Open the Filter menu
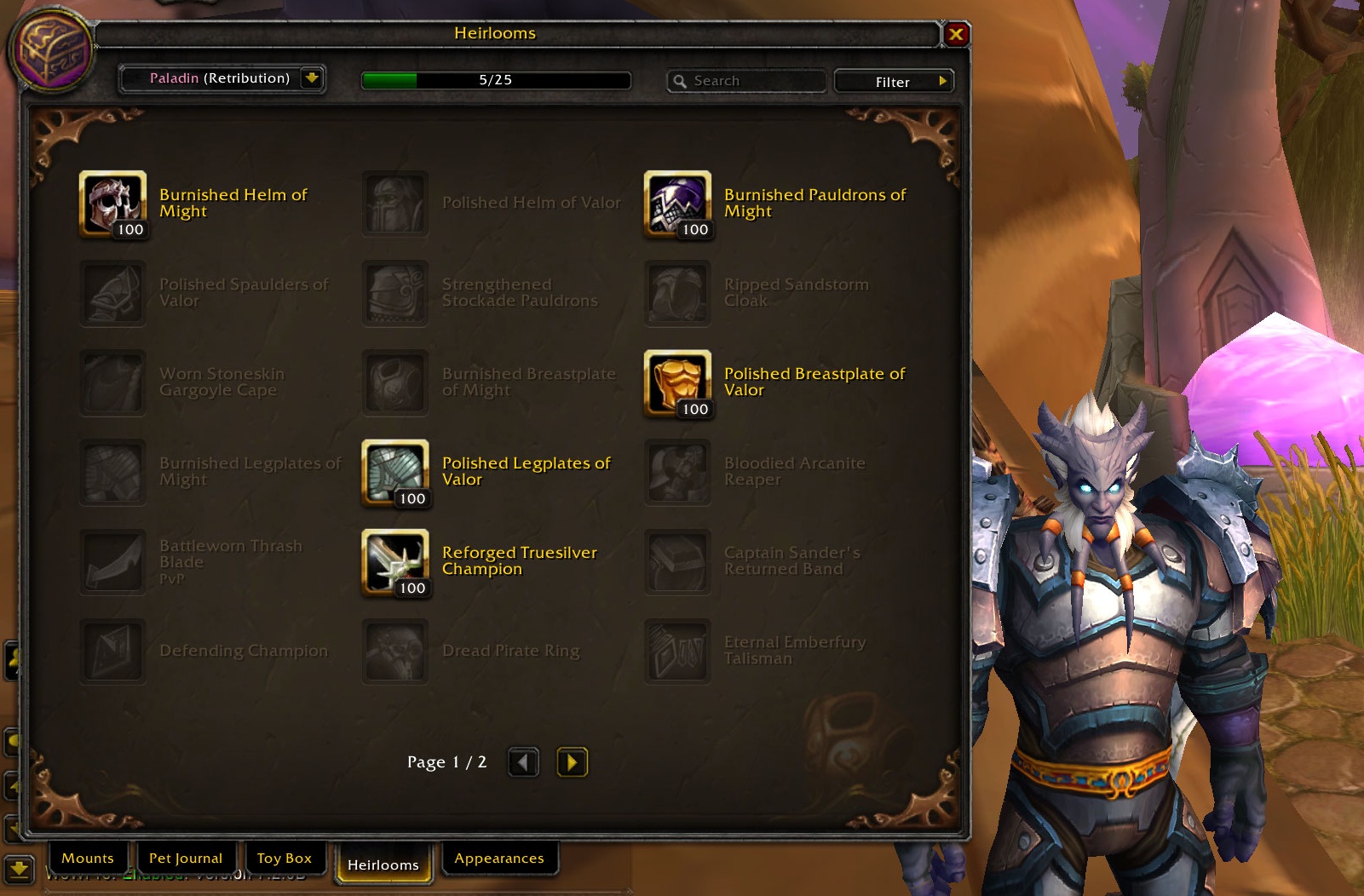Screen dimensions: 1364x896 click(x=893, y=82)
